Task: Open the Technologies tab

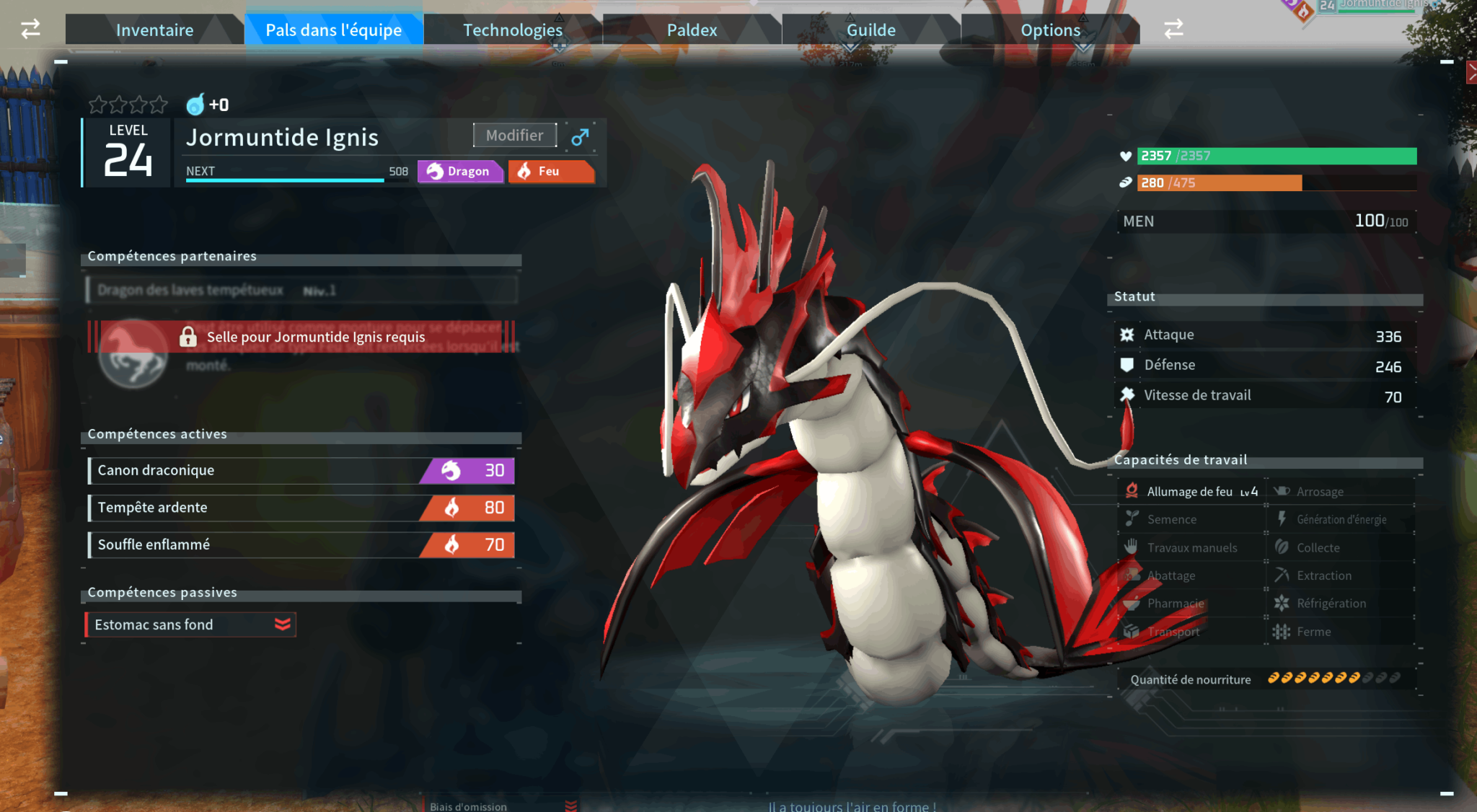Action: pyautogui.click(x=512, y=30)
